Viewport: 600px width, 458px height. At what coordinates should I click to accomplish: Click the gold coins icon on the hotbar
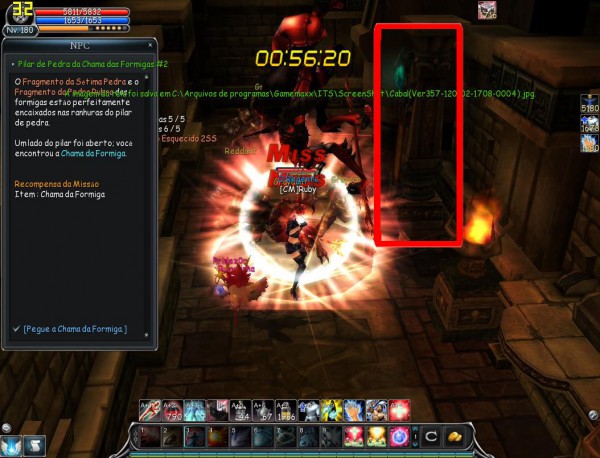[455, 436]
